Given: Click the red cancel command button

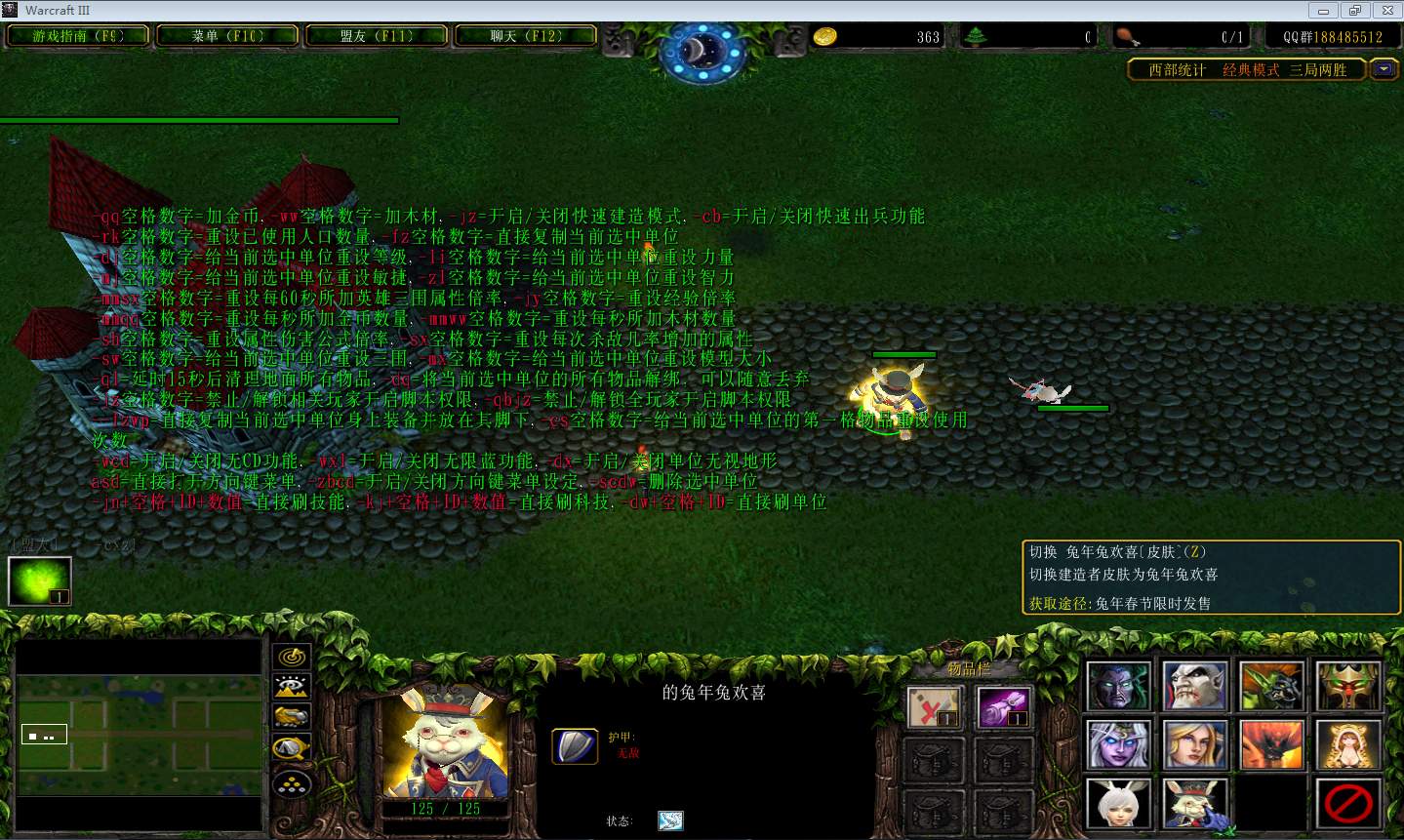Looking at the screenshot, I should click(1348, 803).
